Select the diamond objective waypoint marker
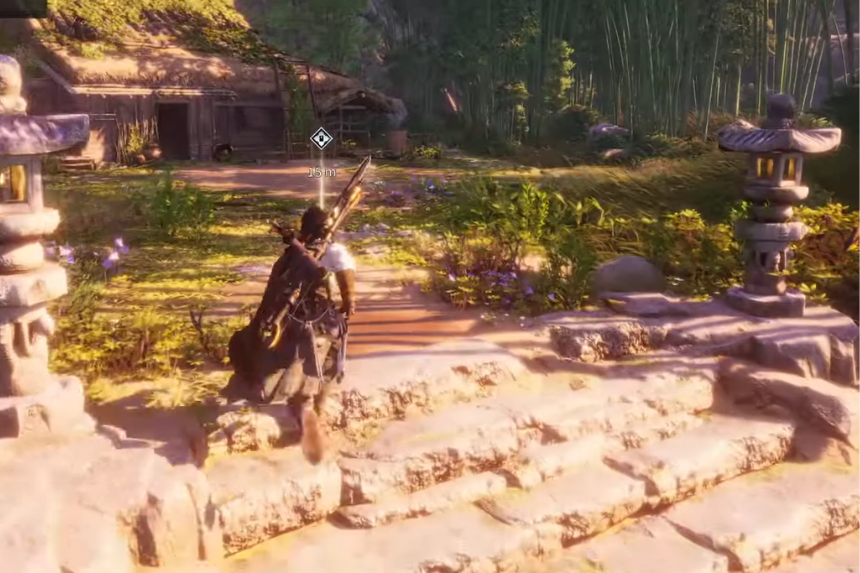Screen dimensions: 860x573 click(x=321, y=138)
